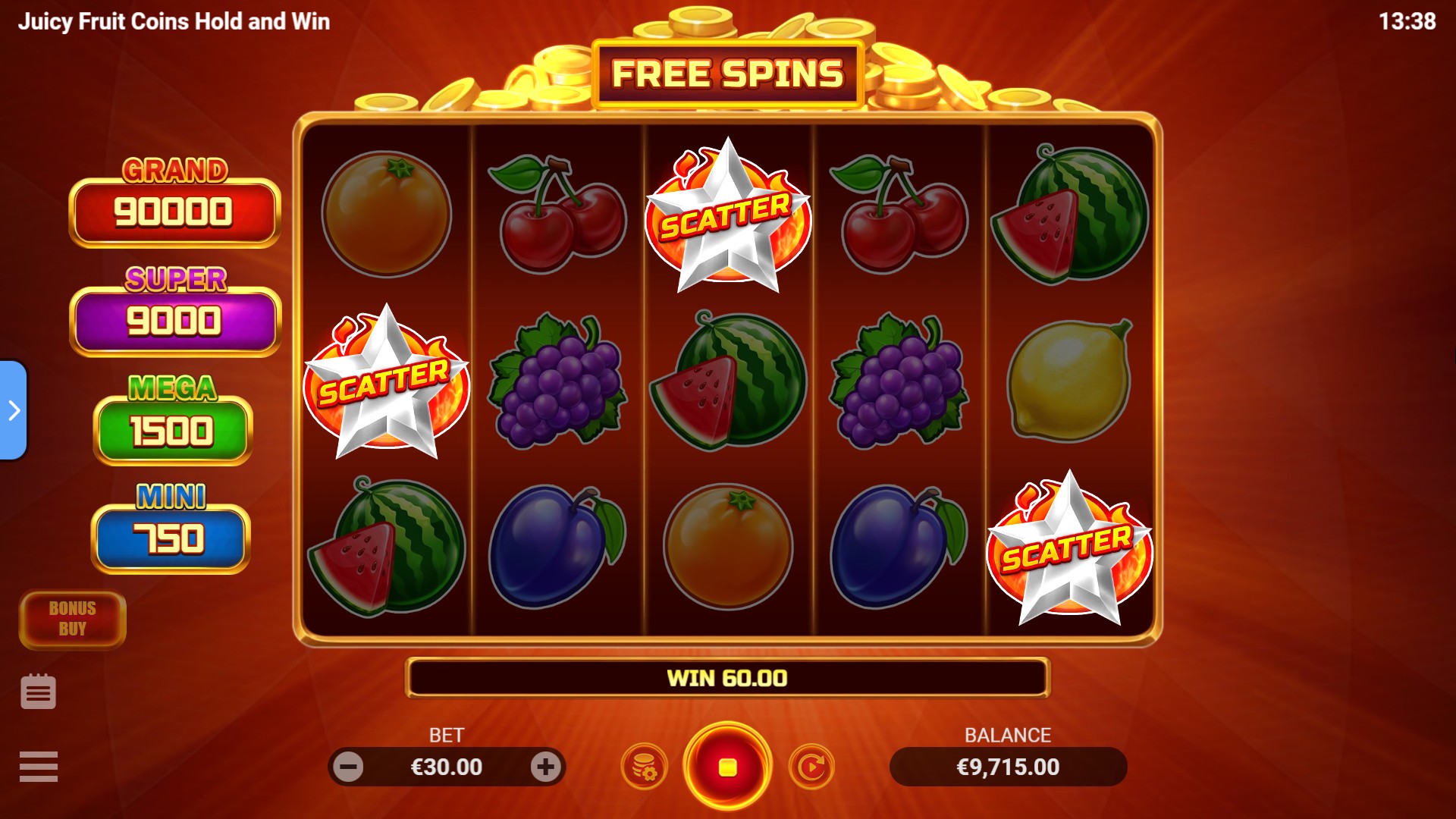Image resolution: width=1456 pixels, height=819 pixels.
Task: Expand the blue side panel arrow
Action: pos(14,410)
